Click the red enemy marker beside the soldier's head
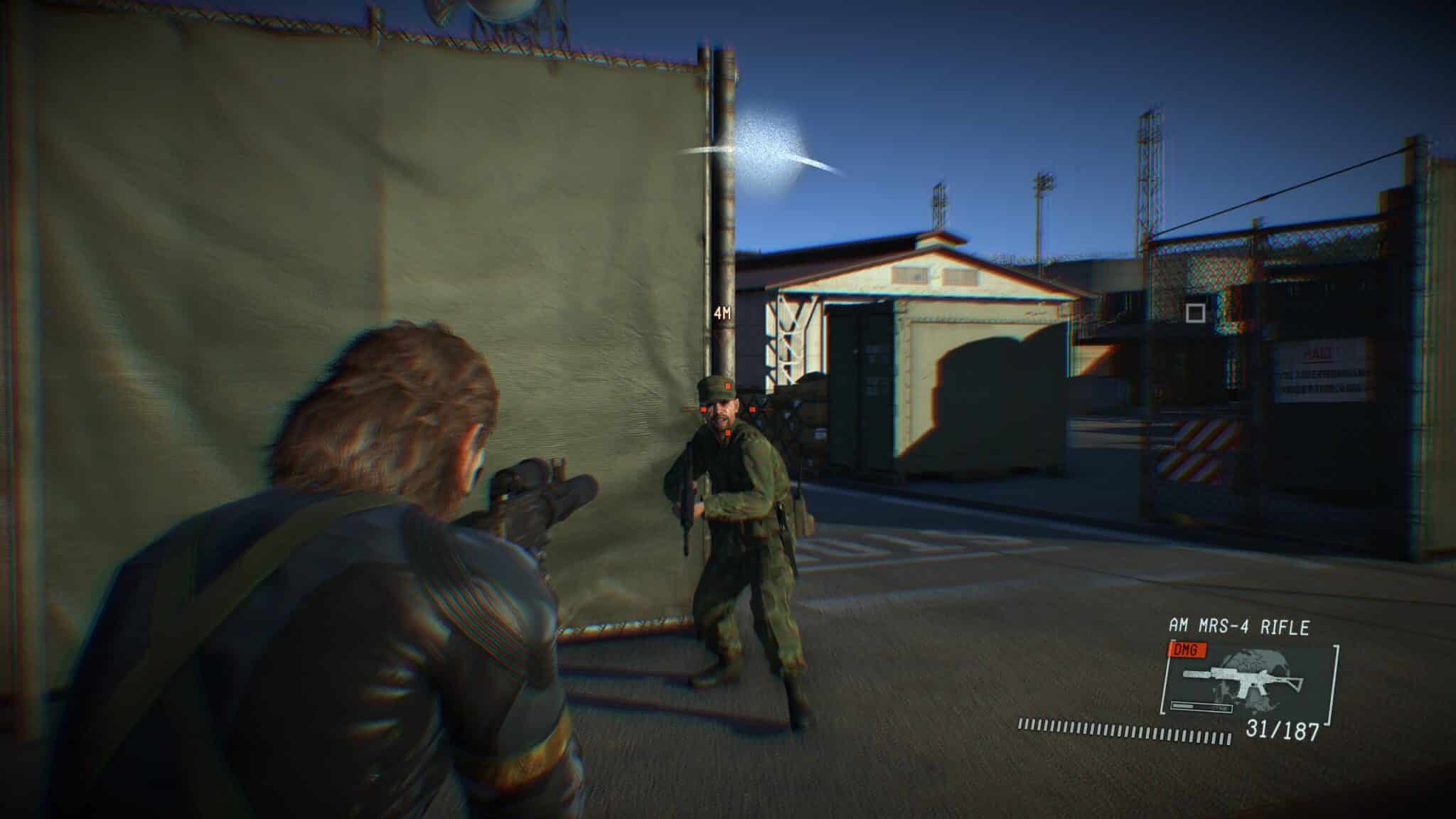This screenshot has width=1456, height=819. [703, 409]
